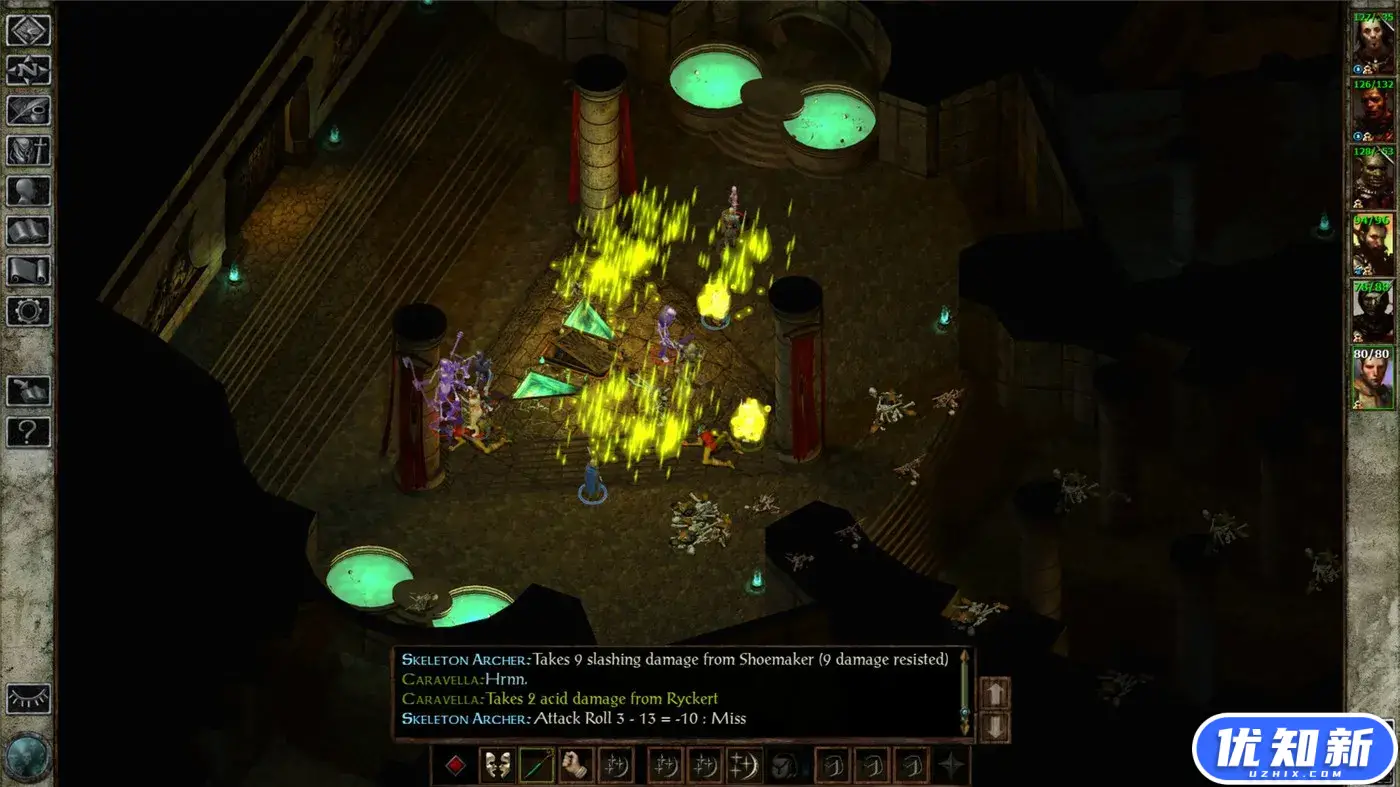Open the priest scroll icon

[28, 271]
